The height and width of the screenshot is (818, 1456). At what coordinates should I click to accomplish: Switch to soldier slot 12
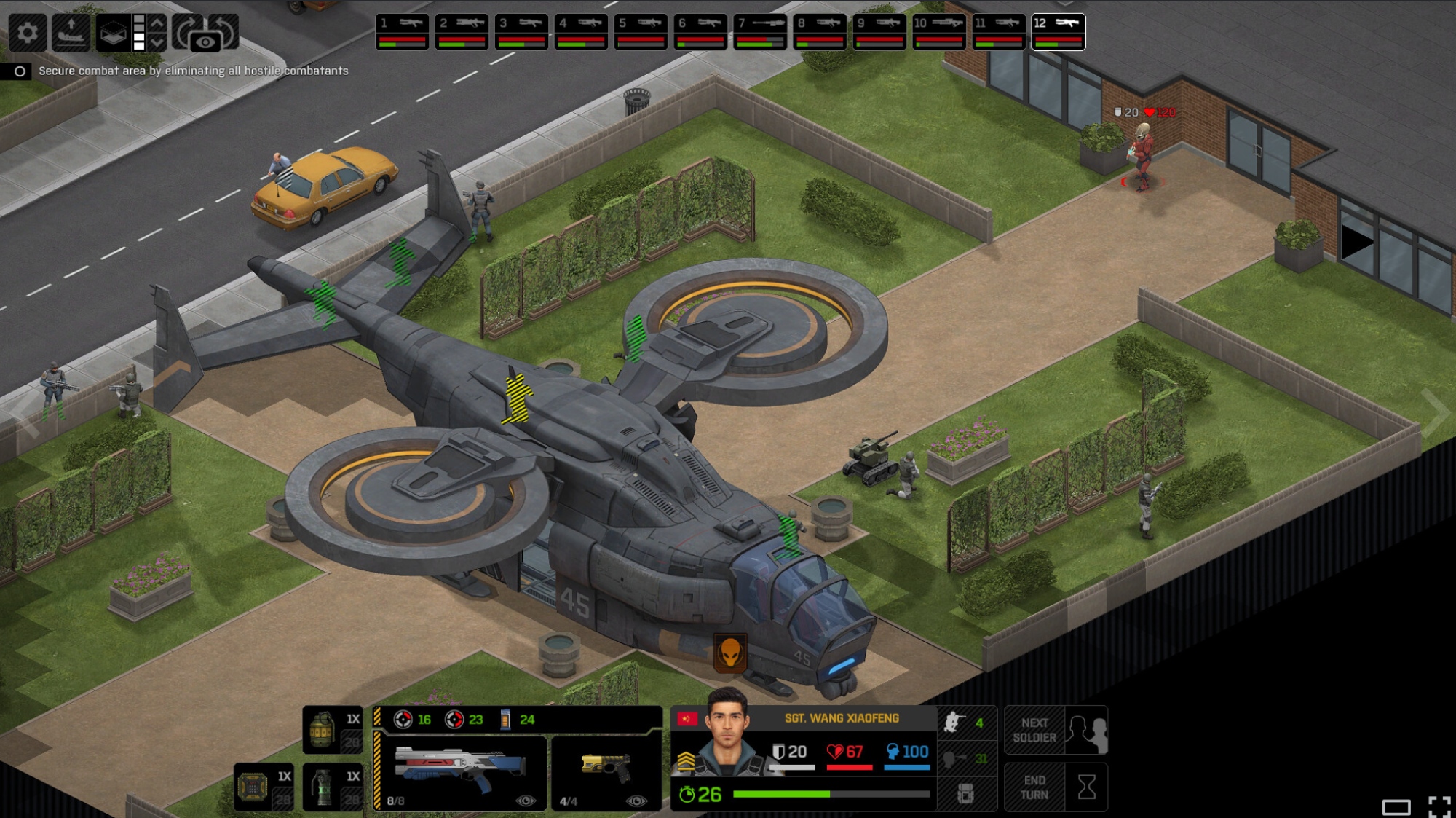(1059, 32)
